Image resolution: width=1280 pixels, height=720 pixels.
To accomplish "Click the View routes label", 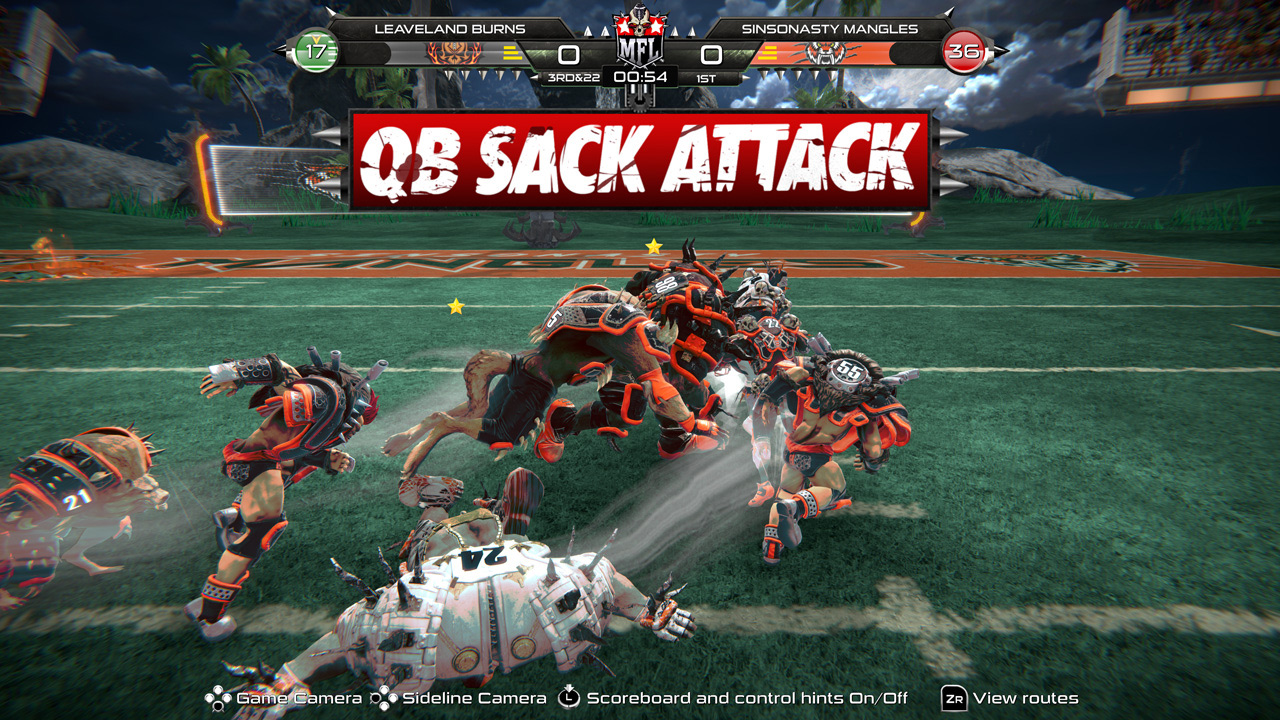I will click(1025, 698).
